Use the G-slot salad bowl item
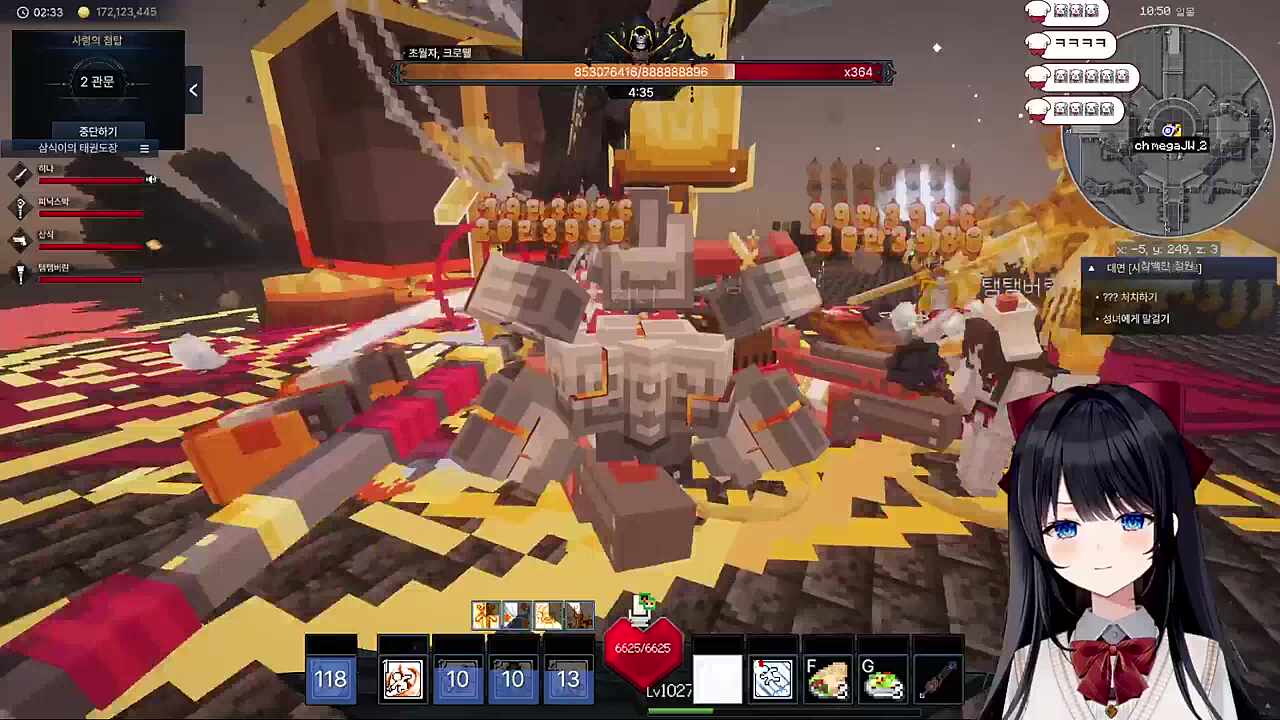The height and width of the screenshot is (720, 1280). tap(883, 679)
